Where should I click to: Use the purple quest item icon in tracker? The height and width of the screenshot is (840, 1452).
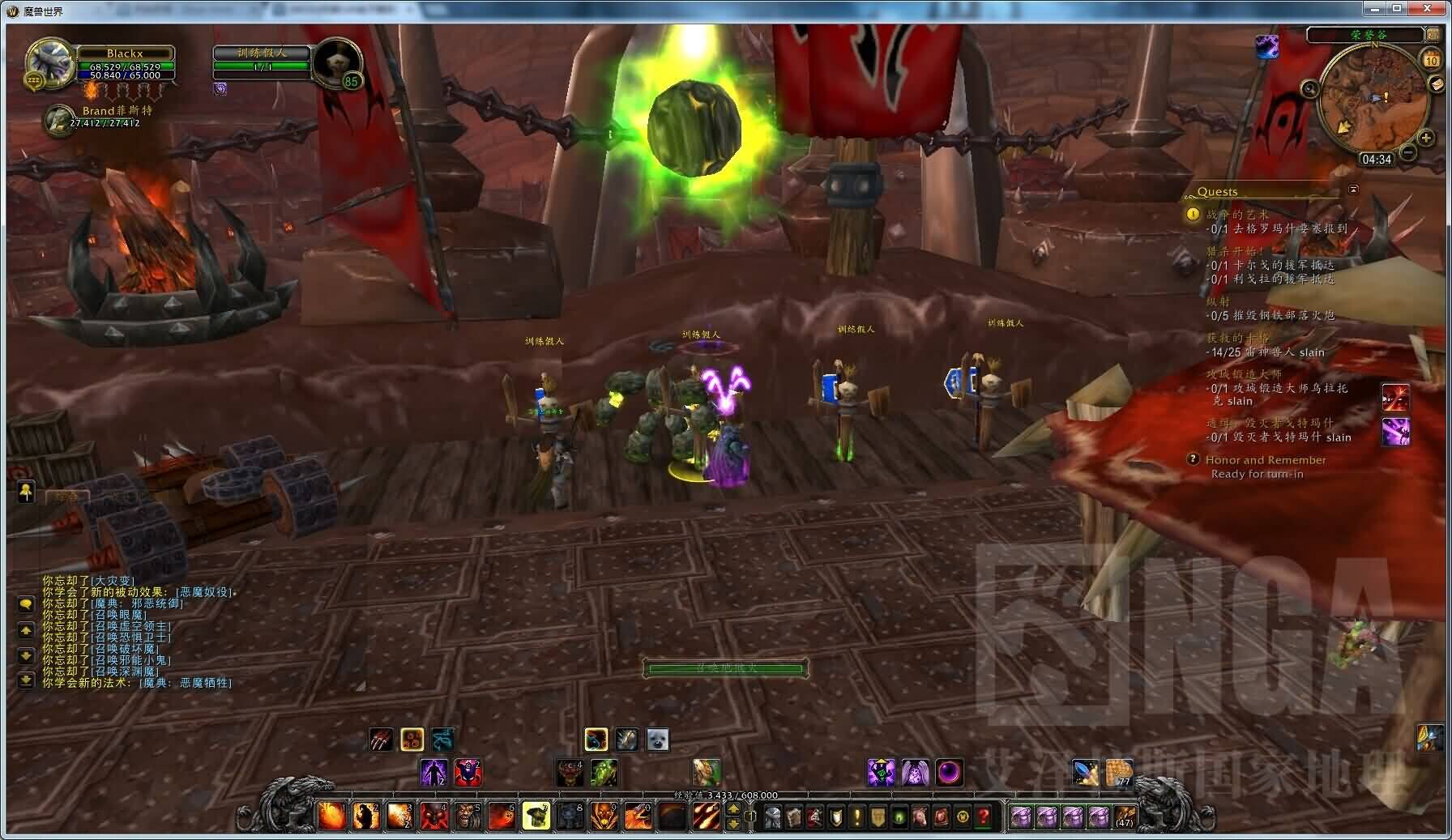1395,431
